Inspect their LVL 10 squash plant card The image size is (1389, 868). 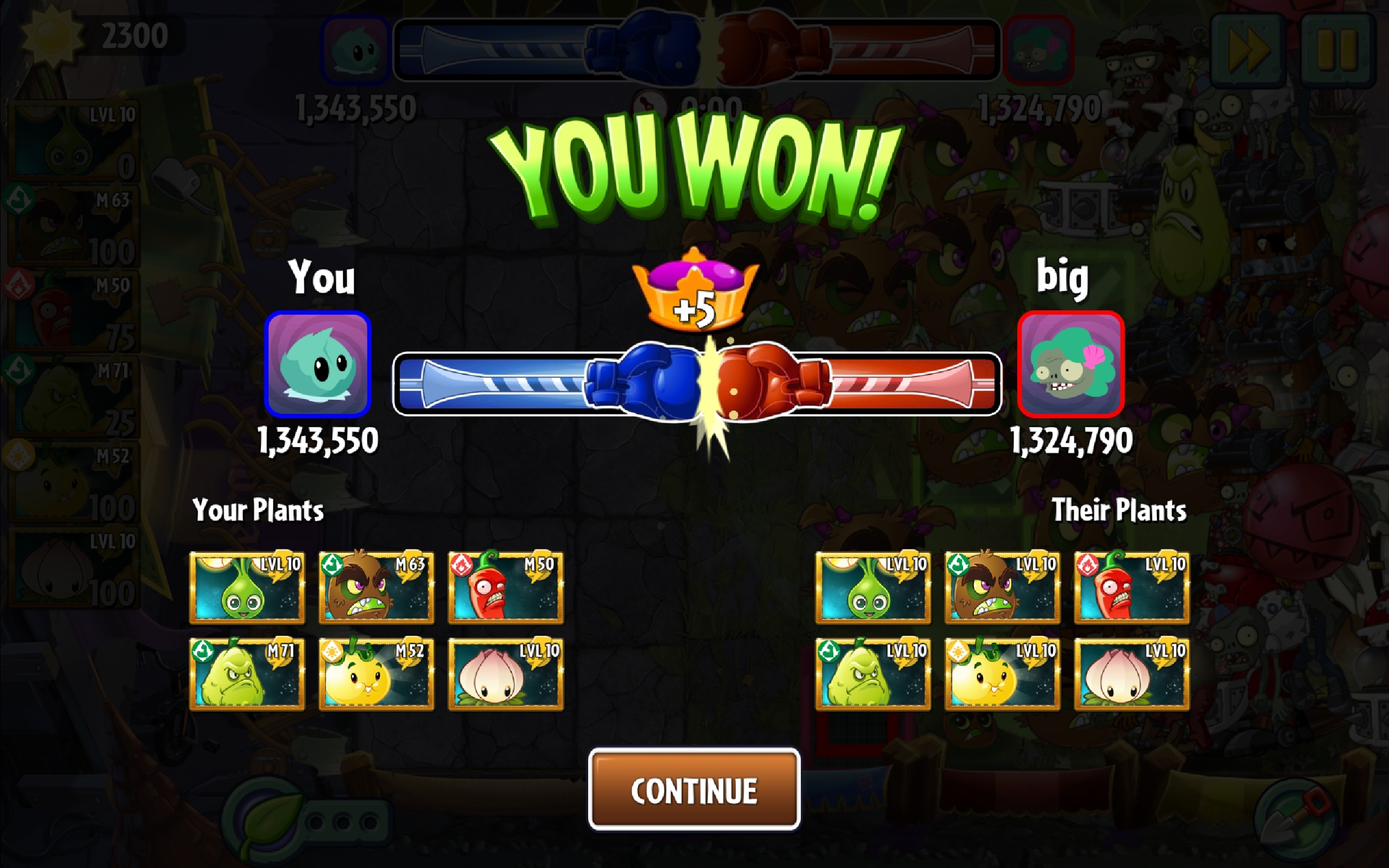click(x=873, y=674)
